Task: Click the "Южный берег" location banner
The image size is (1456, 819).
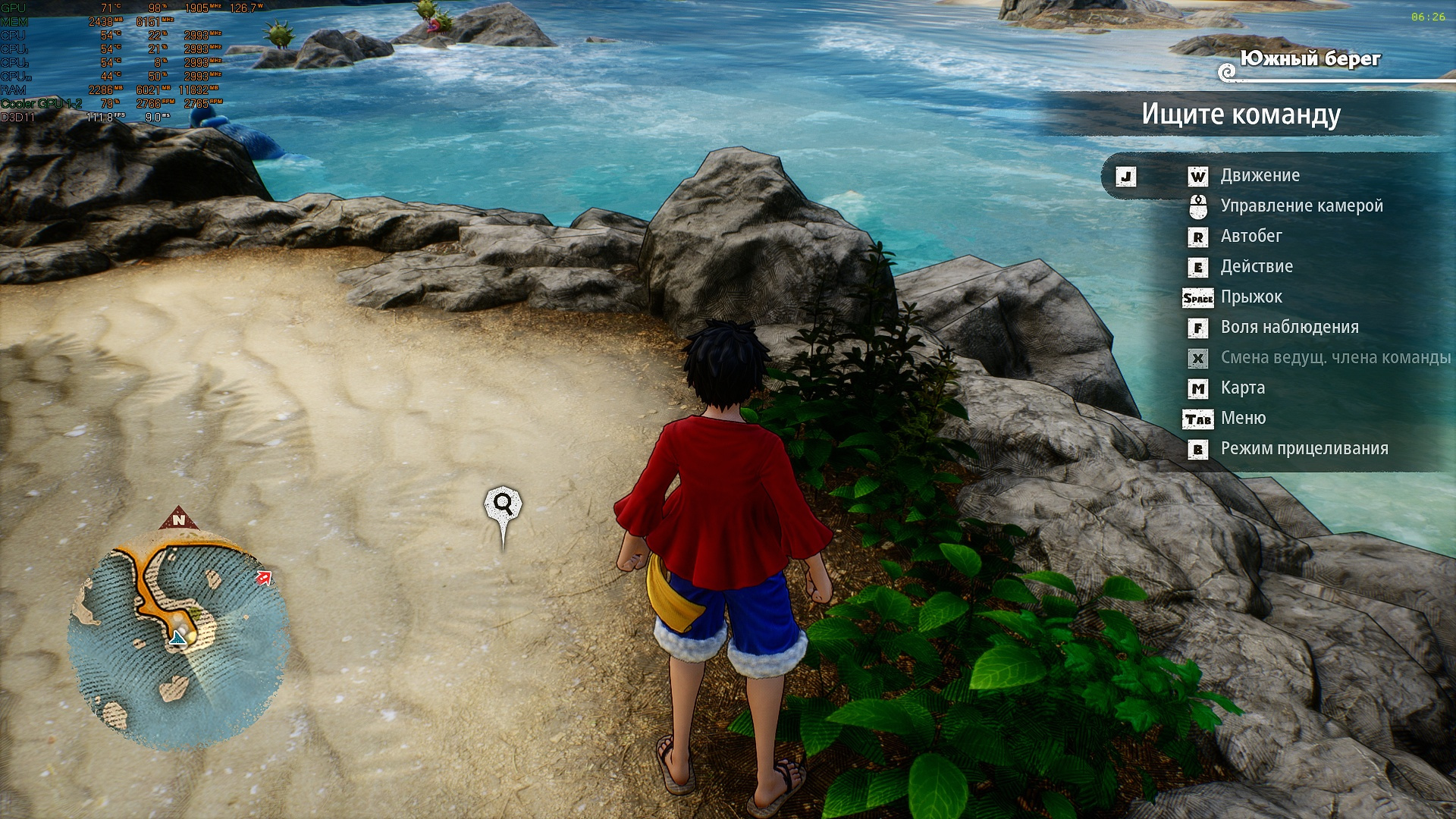Action: tap(1310, 59)
